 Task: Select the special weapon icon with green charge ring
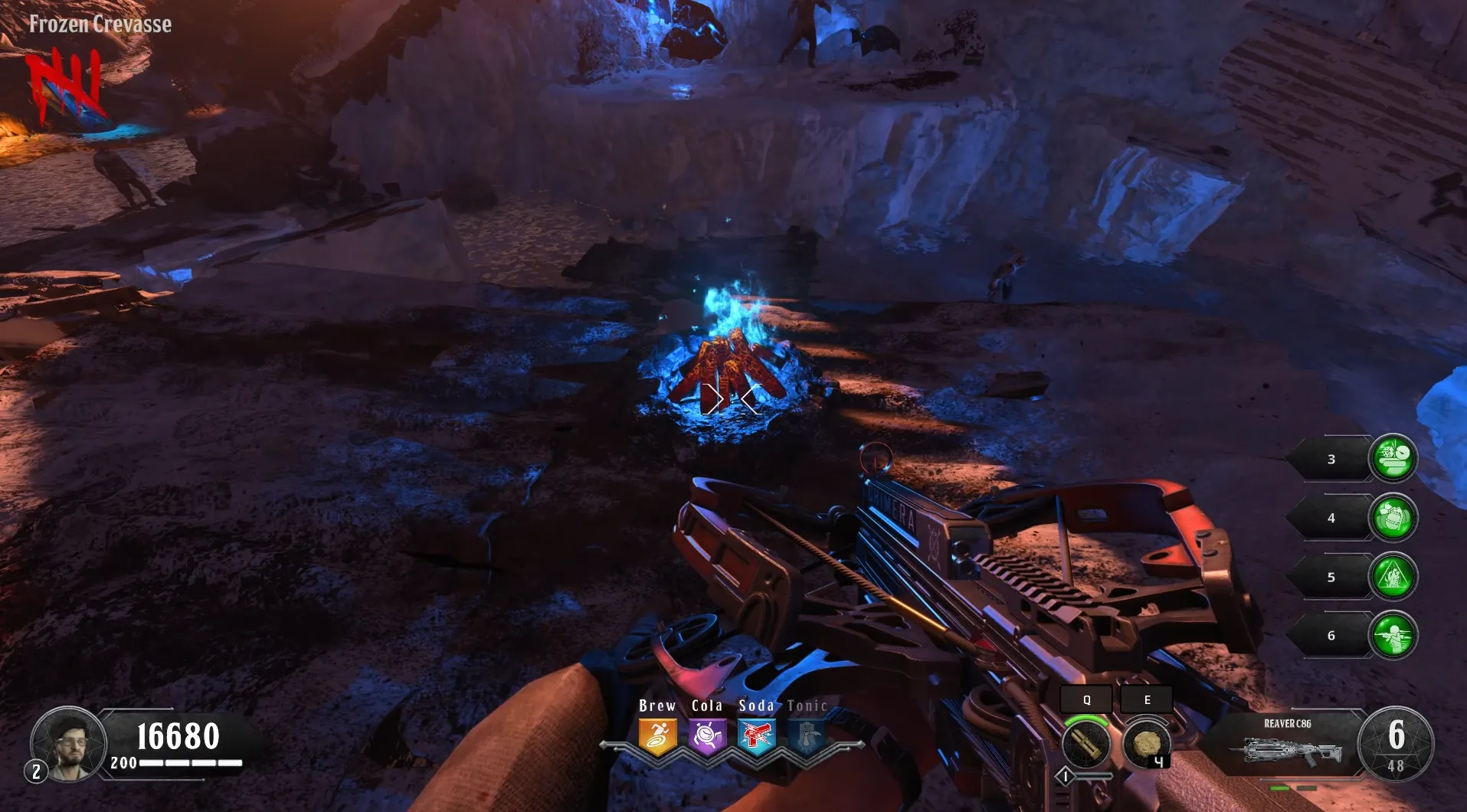(1086, 743)
